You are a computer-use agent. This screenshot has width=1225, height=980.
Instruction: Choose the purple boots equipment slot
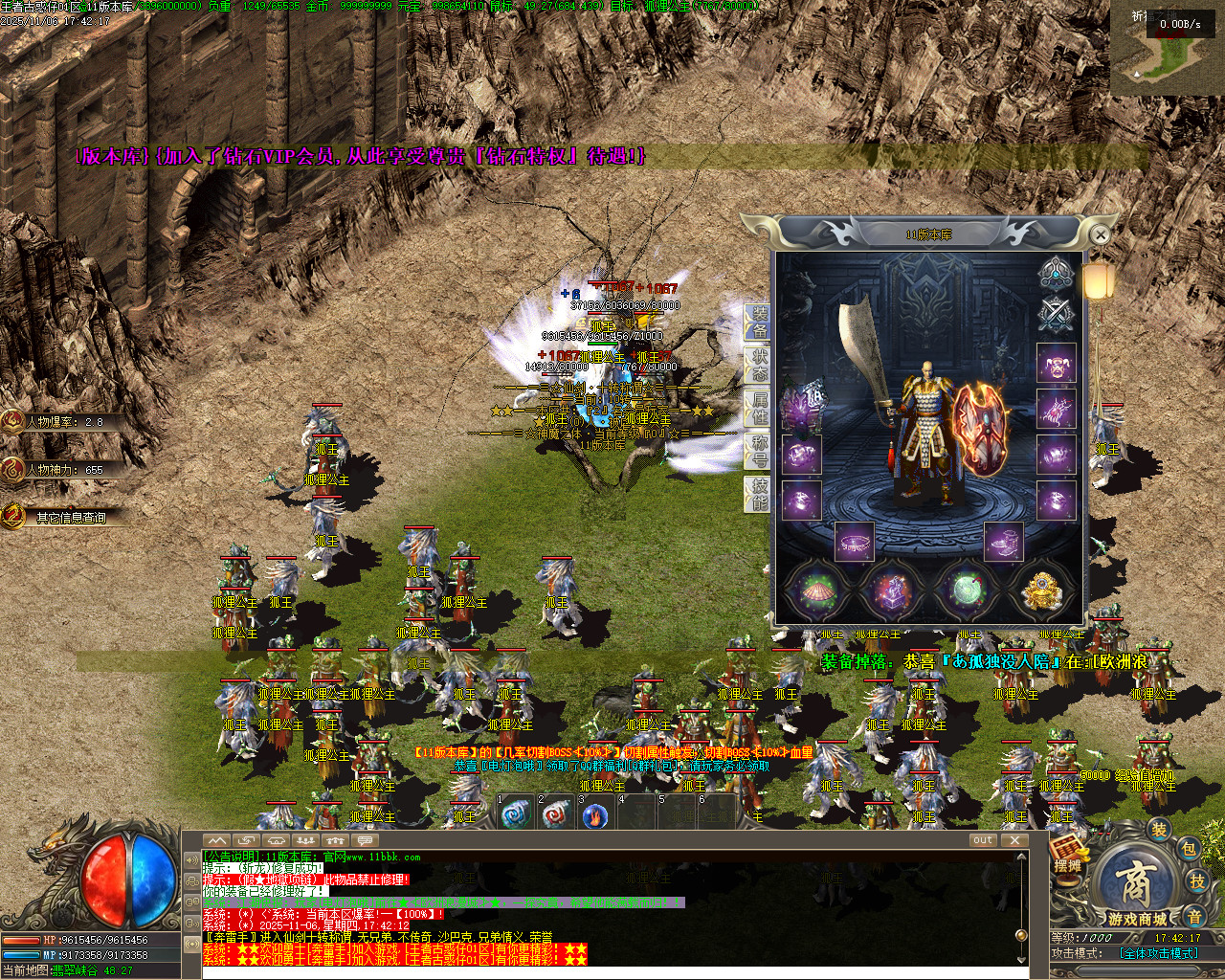1003,542
